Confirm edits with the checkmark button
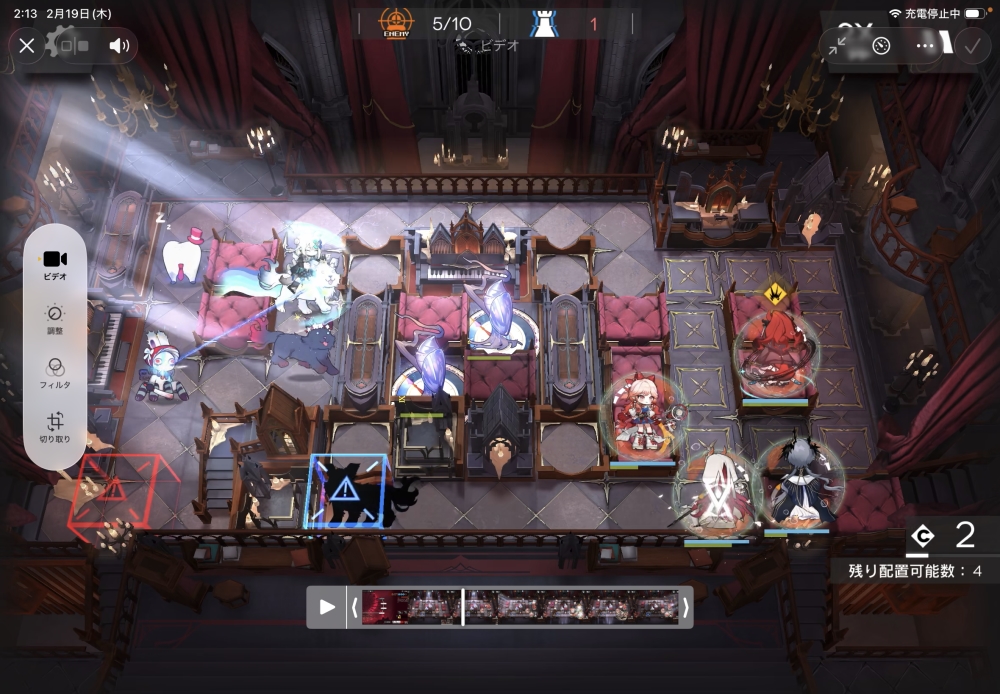 [x=970, y=45]
